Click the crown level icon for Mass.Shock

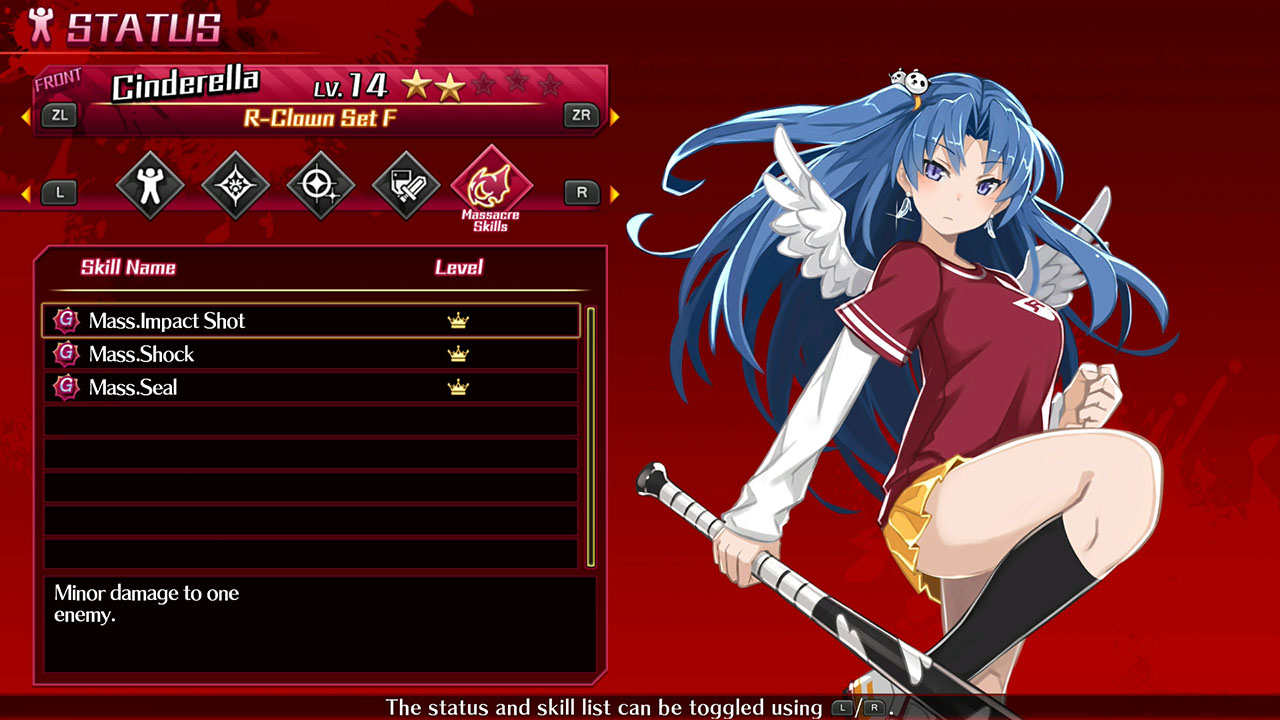coord(457,354)
